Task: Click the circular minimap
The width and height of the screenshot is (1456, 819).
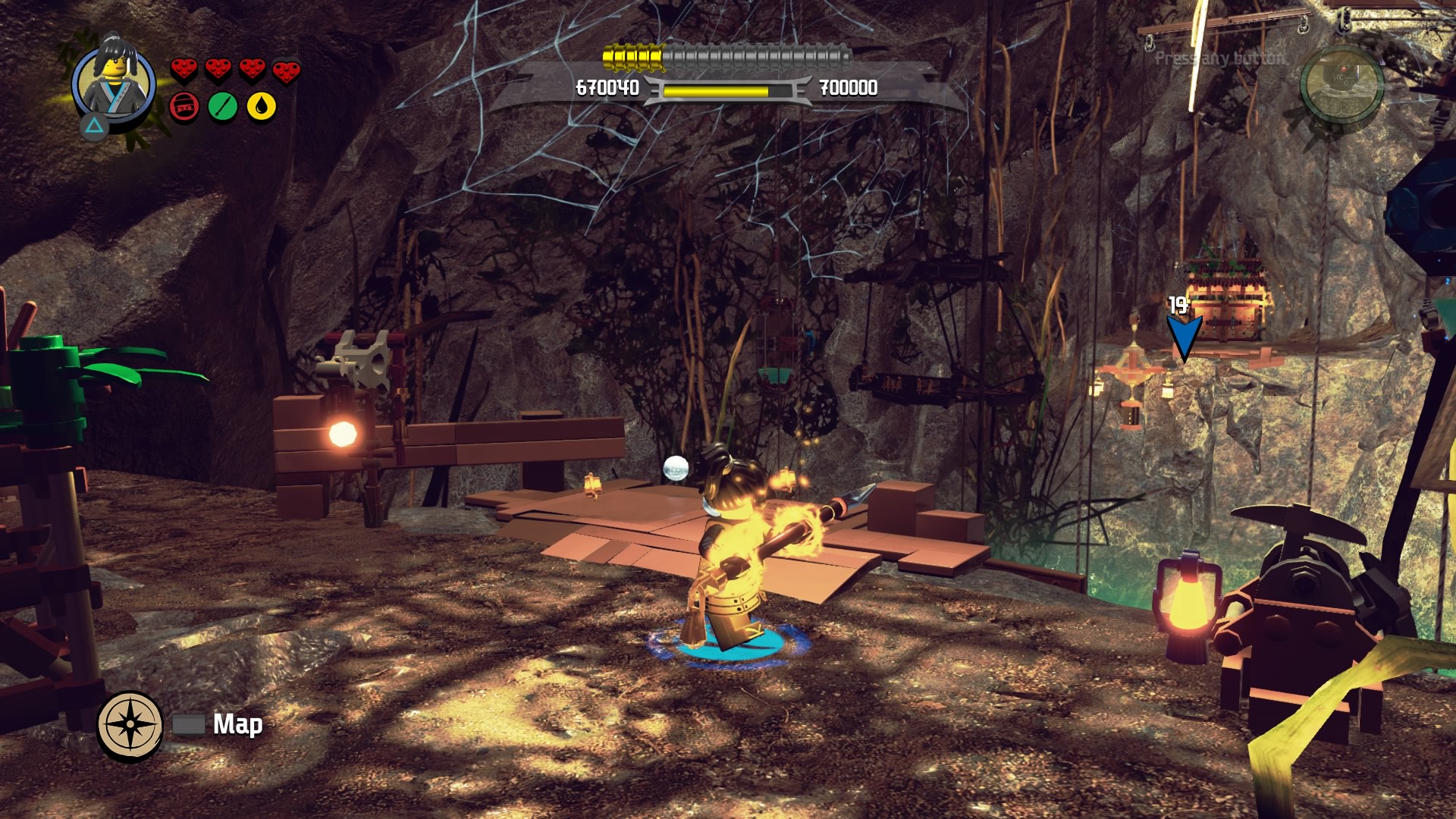Action: coord(1341,85)
